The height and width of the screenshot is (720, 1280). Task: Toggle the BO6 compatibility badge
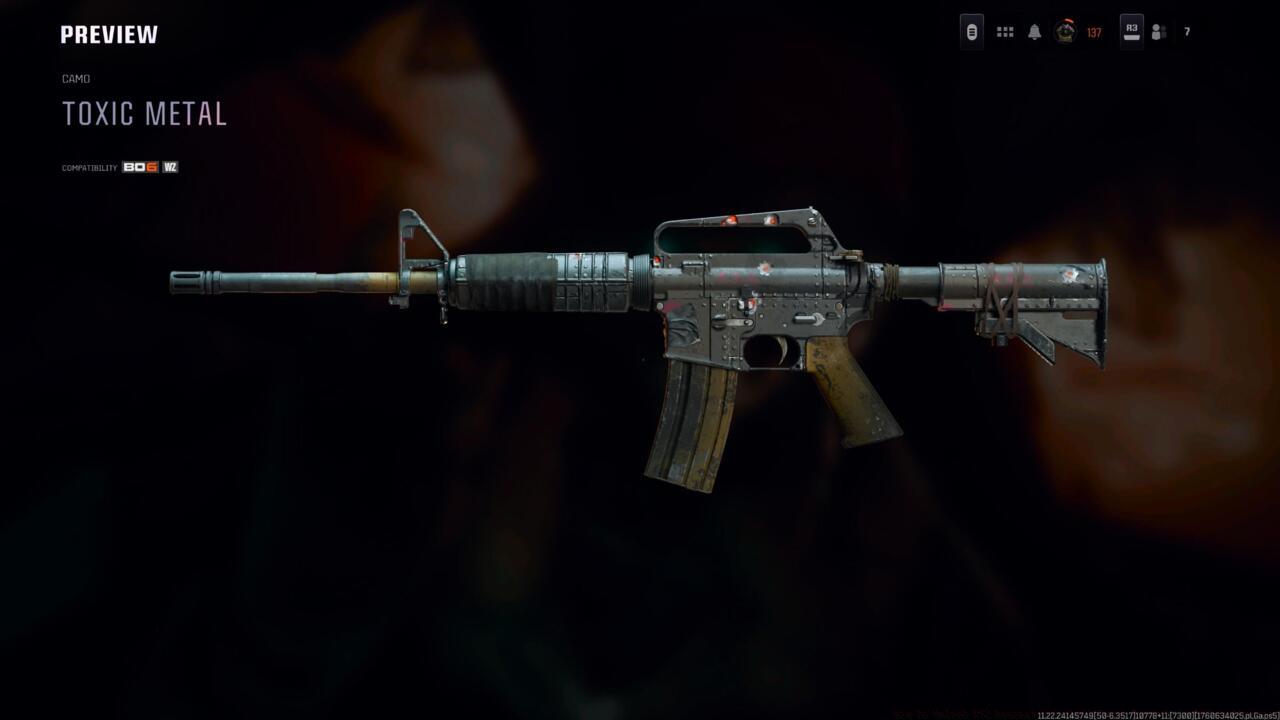[x=139, y=167]
